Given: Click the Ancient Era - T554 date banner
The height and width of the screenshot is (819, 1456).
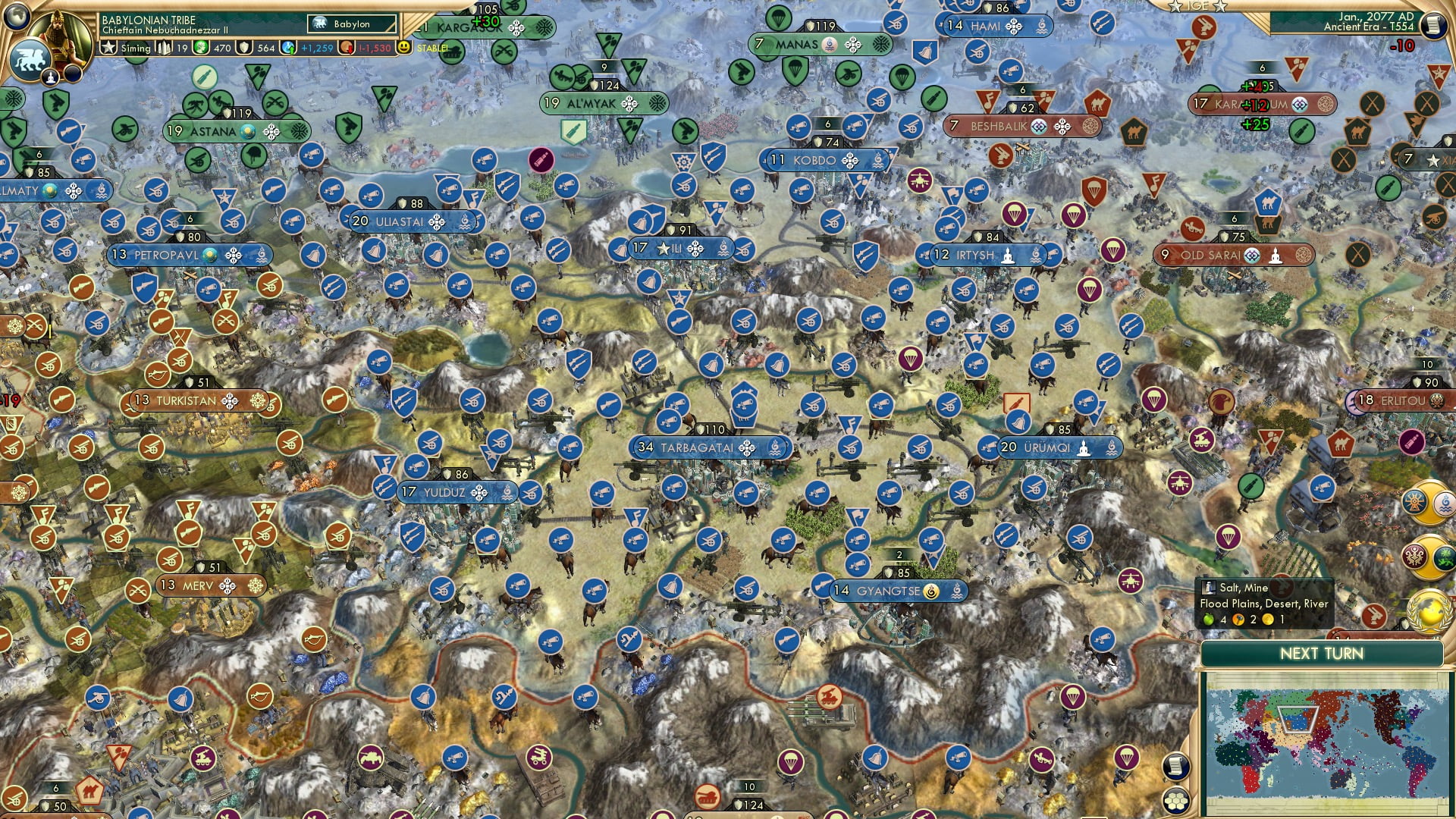Looking at the screenshot, I should click(1365, 27).
